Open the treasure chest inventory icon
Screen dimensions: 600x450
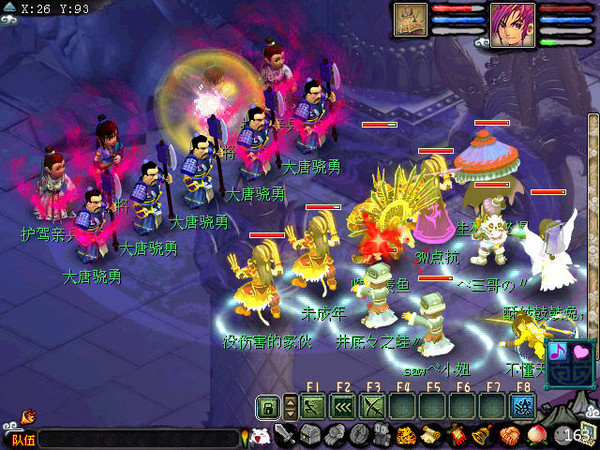pos(309,436)
